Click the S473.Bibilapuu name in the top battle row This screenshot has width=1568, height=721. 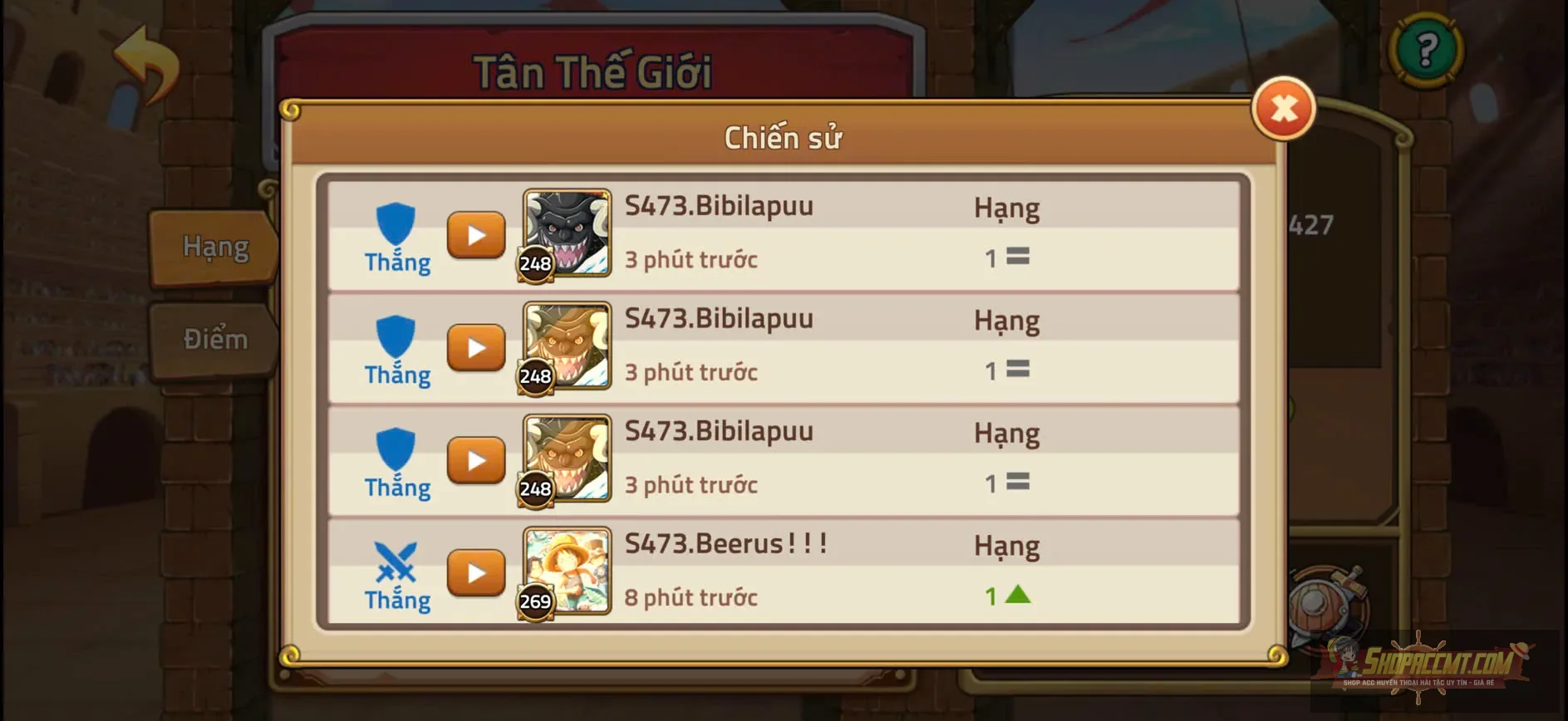(719, 204)
